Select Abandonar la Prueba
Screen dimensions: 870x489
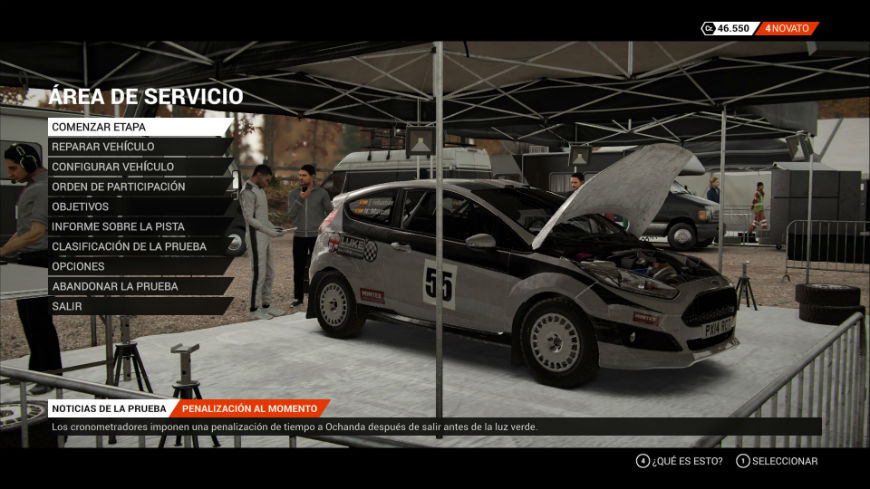coord(138,287)
